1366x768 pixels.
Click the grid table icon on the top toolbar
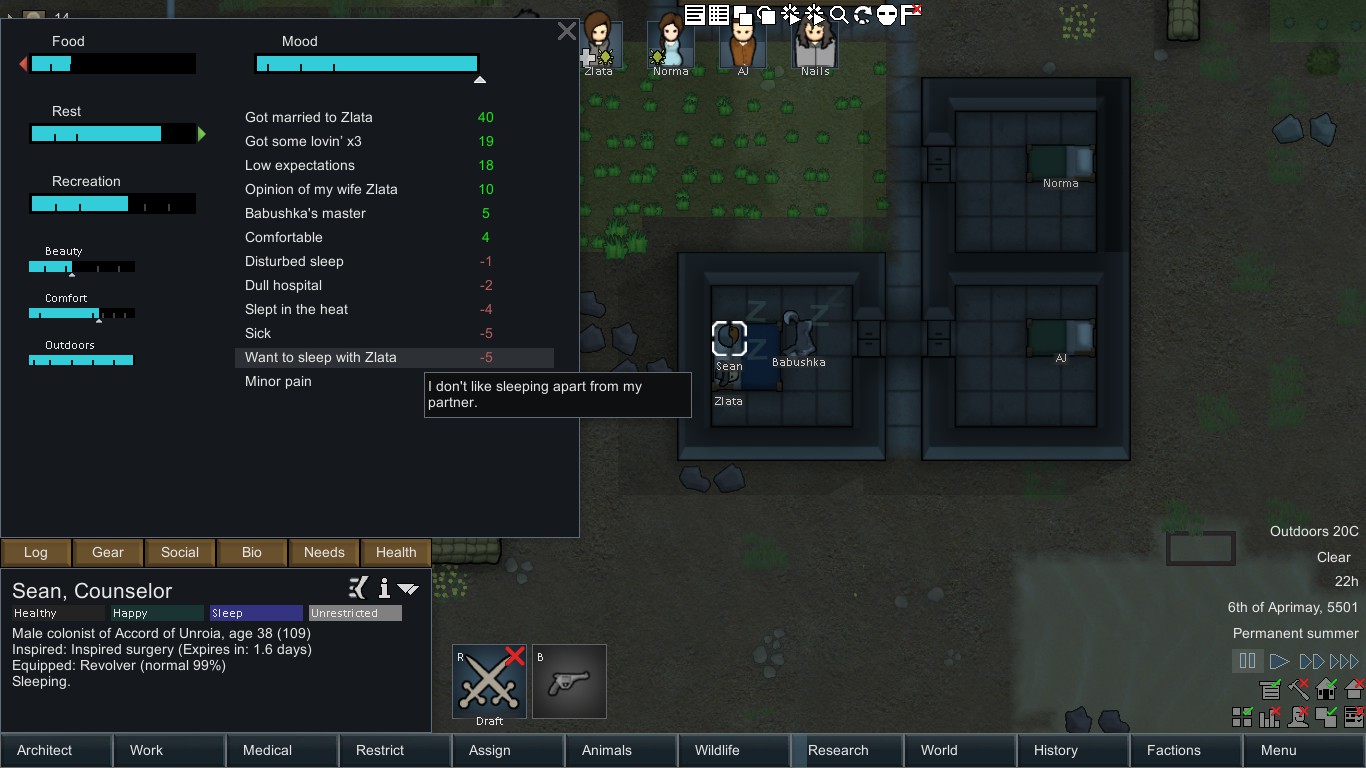[719, 14]
